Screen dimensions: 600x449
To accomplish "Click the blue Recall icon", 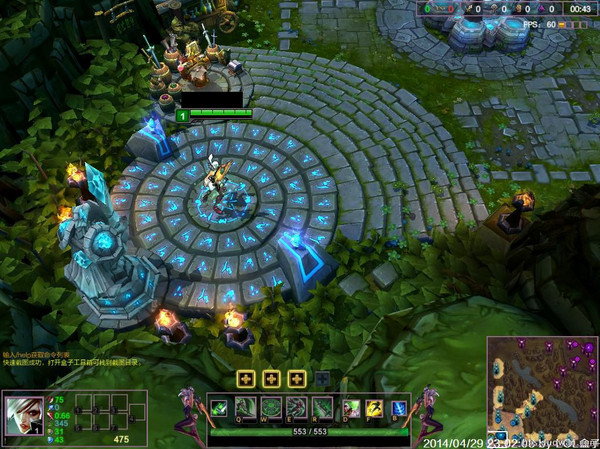I will (x=399, y=408).
